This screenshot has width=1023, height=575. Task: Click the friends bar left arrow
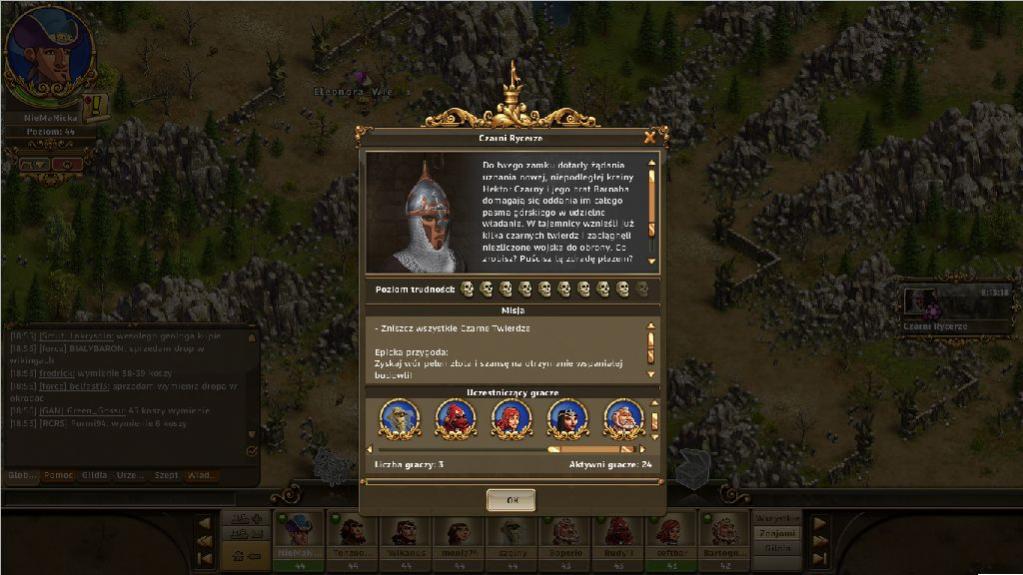(x=204, y=523)
